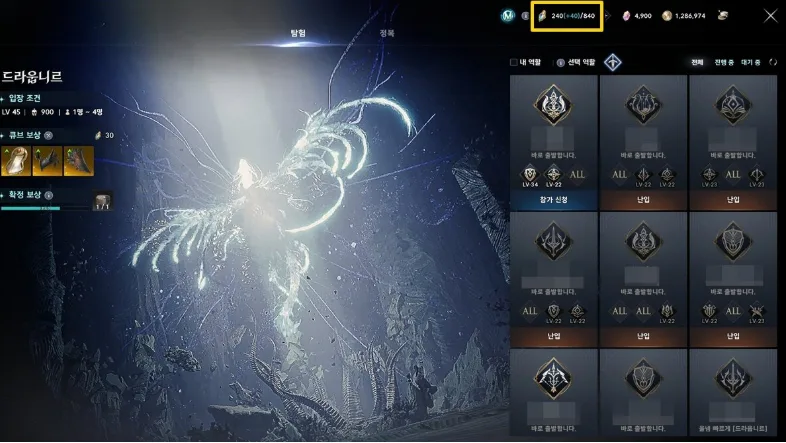Show the 전체 party list filter
Screen dimensions: 786x443
(697, 62)
